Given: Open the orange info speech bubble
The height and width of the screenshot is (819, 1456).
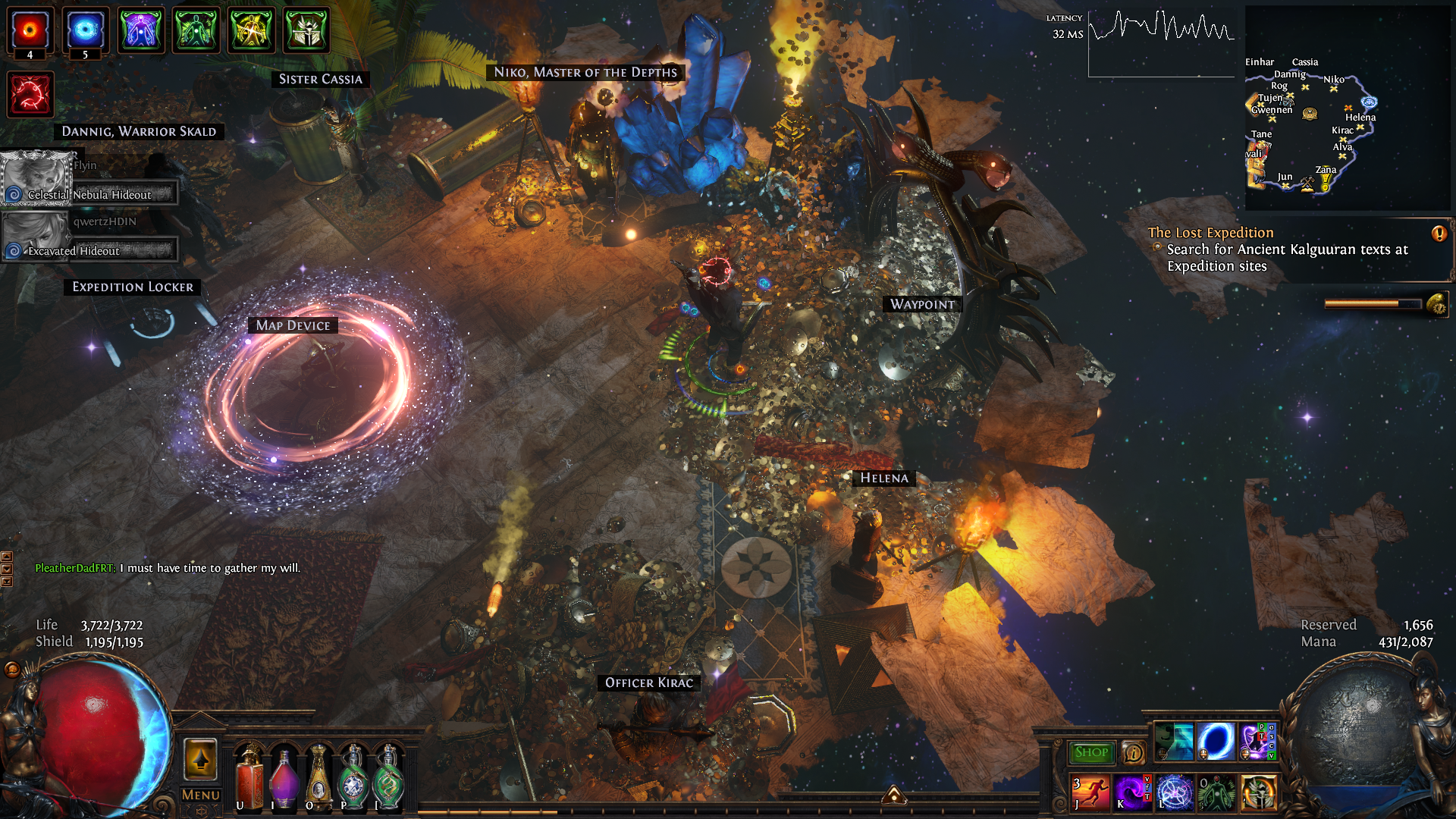Looking at the screenshot, I should (x=1134, y=752).
